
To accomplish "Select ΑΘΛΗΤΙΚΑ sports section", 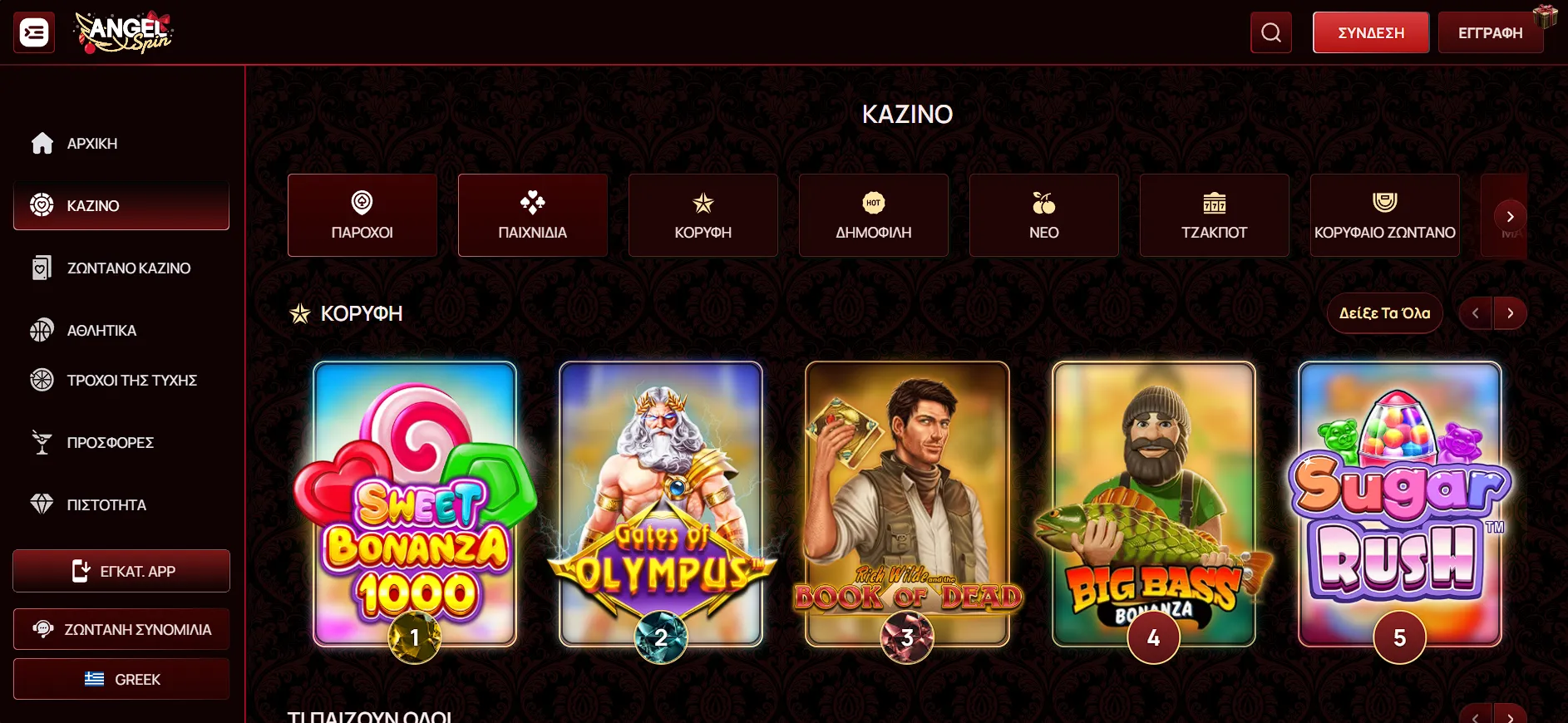I will coord(101,331).
